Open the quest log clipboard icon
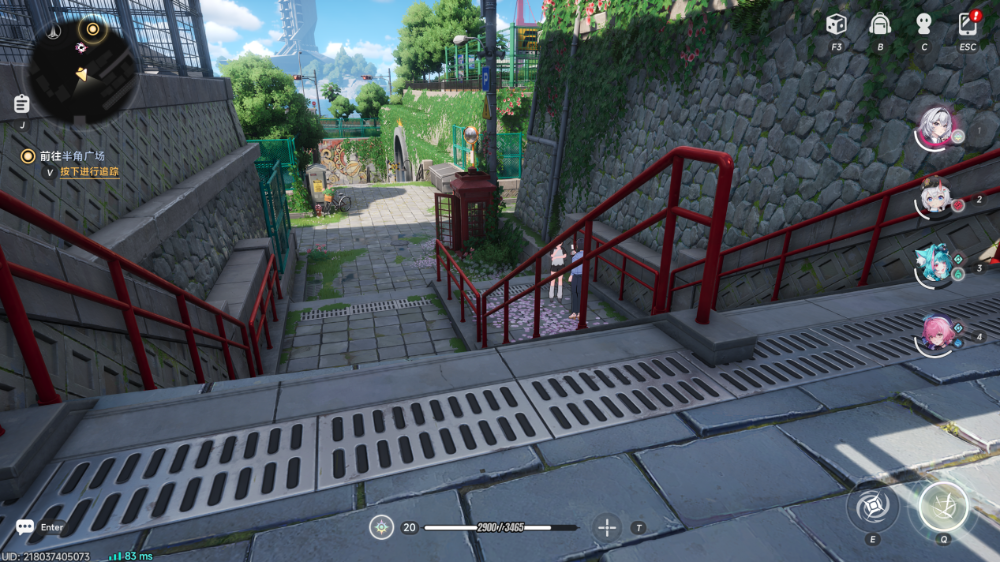The width and height of the screenshot is (1000, 562). (x=22, y=103)
